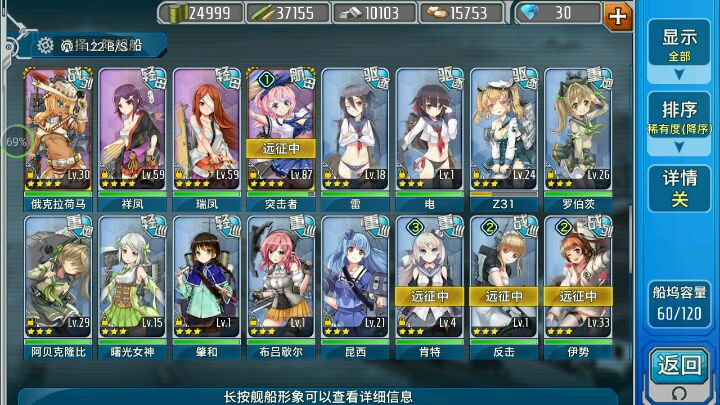Choose the 雷 destroyer card

click(356, 132)
